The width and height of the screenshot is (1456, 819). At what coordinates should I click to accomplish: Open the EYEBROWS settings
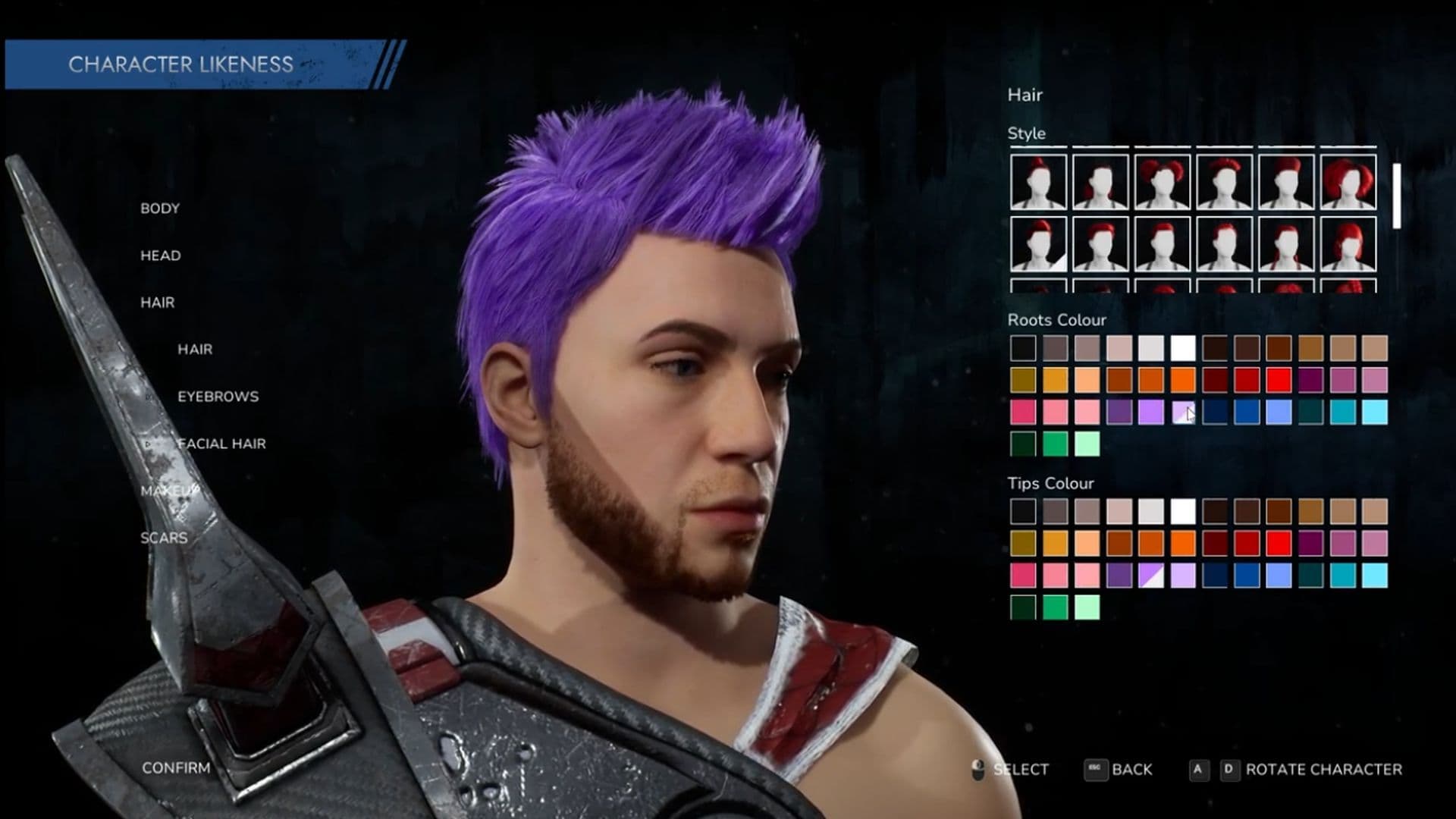point(218,396)
